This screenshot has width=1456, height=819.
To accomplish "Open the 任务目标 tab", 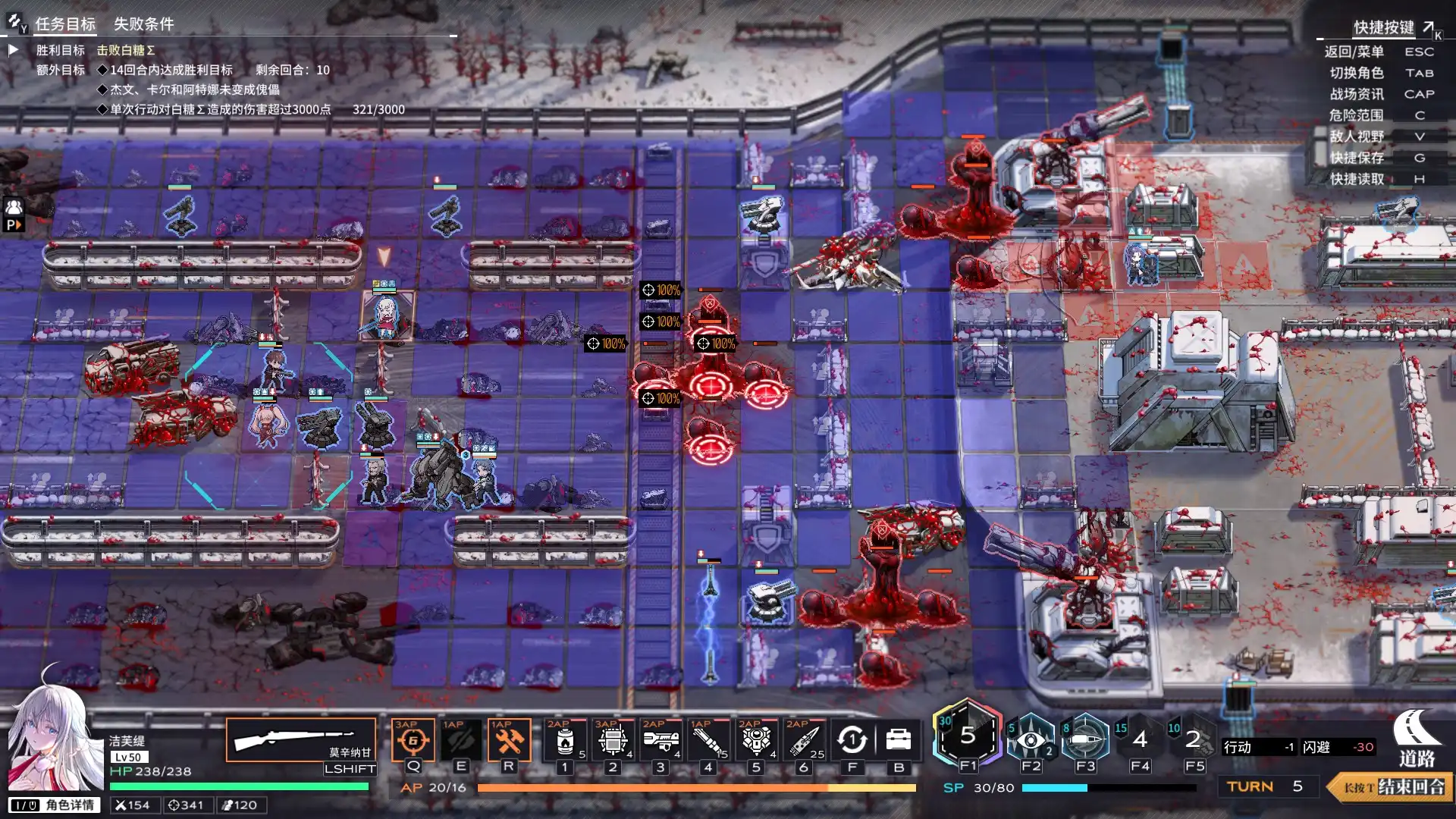I will [x=65, y=24].
